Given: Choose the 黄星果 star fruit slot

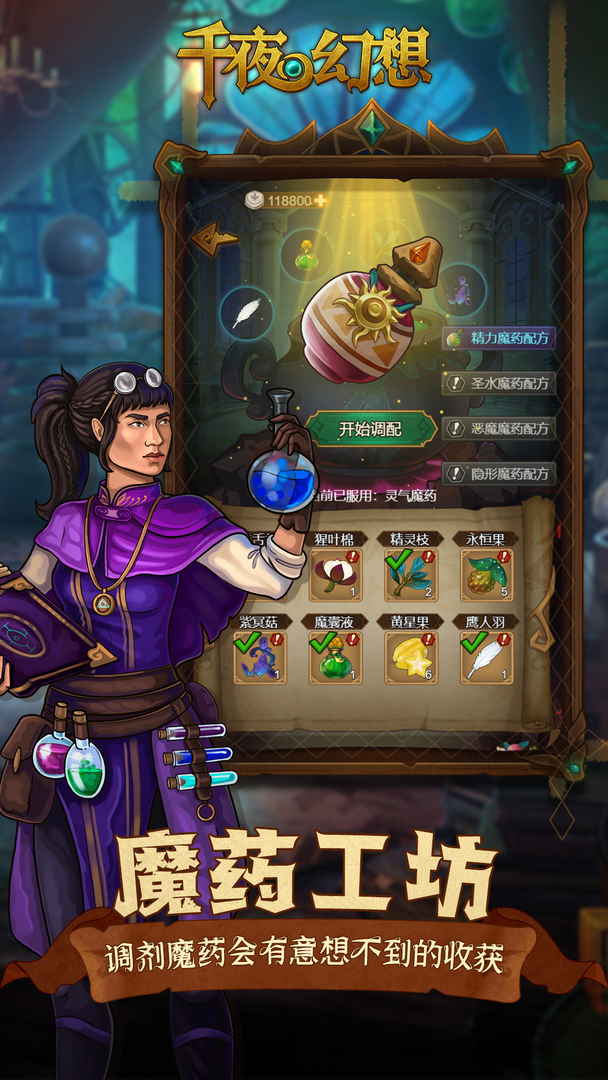Looking at the screenshot, I should tap(410, 657).
